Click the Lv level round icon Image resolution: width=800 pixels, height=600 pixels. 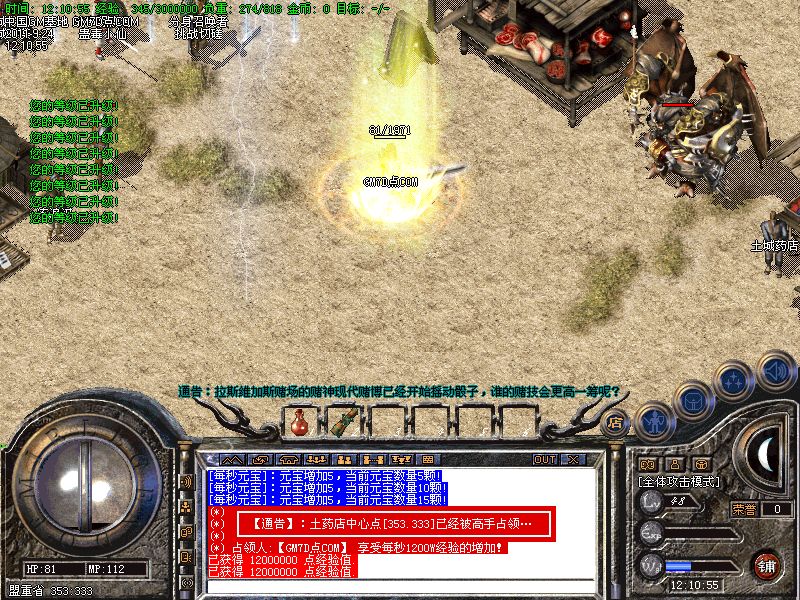click(x=652, y=501)
